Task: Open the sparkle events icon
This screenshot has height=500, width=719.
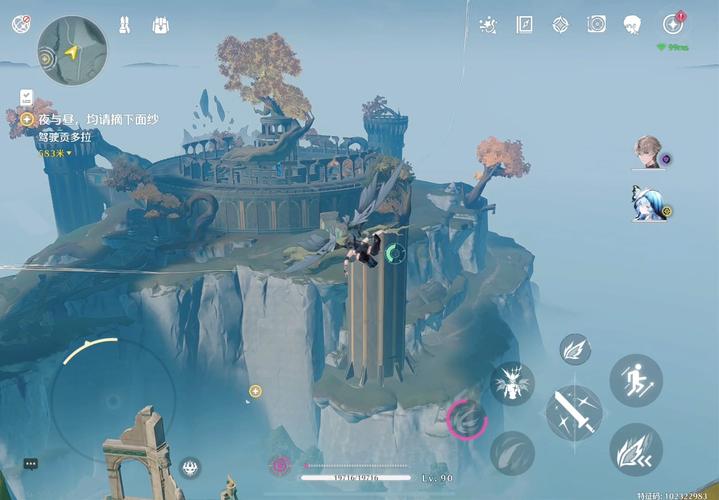Action: click(x=488, y=24)
